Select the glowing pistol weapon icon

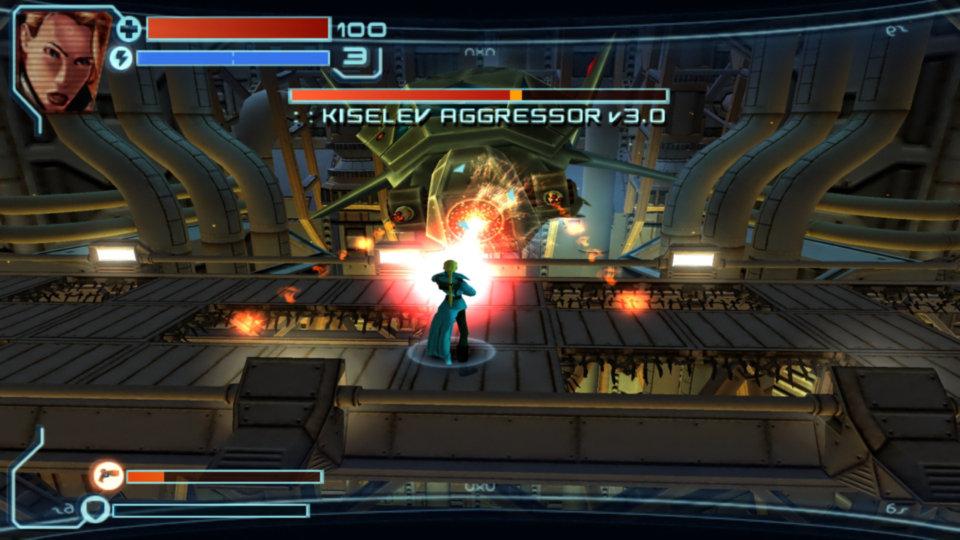click(x=107, y=475)
